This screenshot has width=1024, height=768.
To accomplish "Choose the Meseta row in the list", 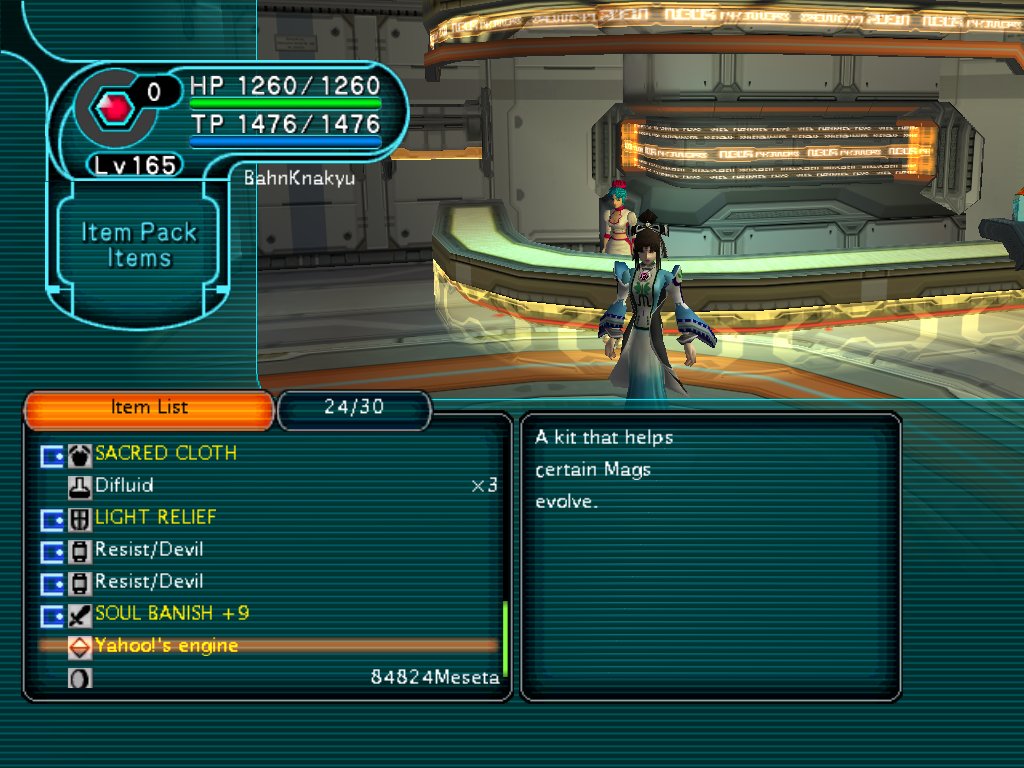I will click(x=434, y=678).
